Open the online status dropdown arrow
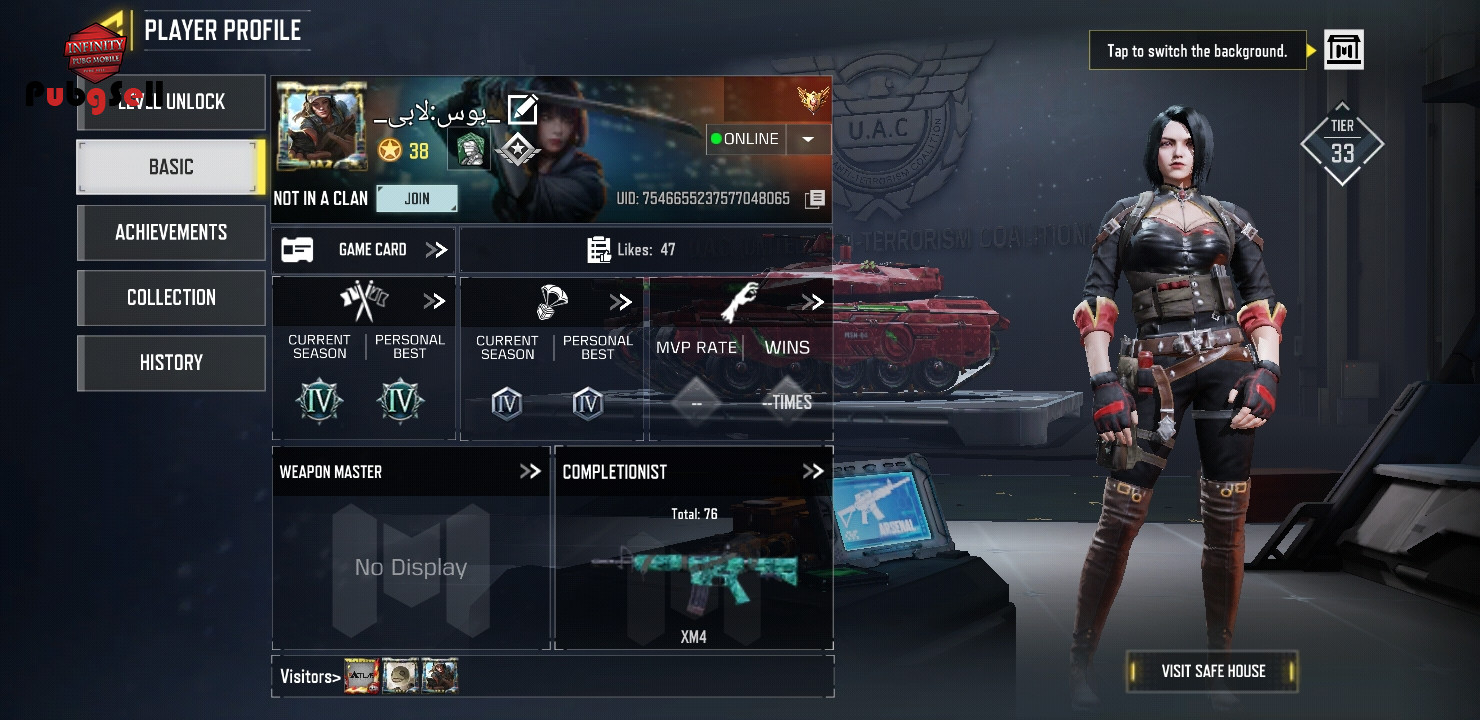1480x720 pixels. click(x=808, y=140)
